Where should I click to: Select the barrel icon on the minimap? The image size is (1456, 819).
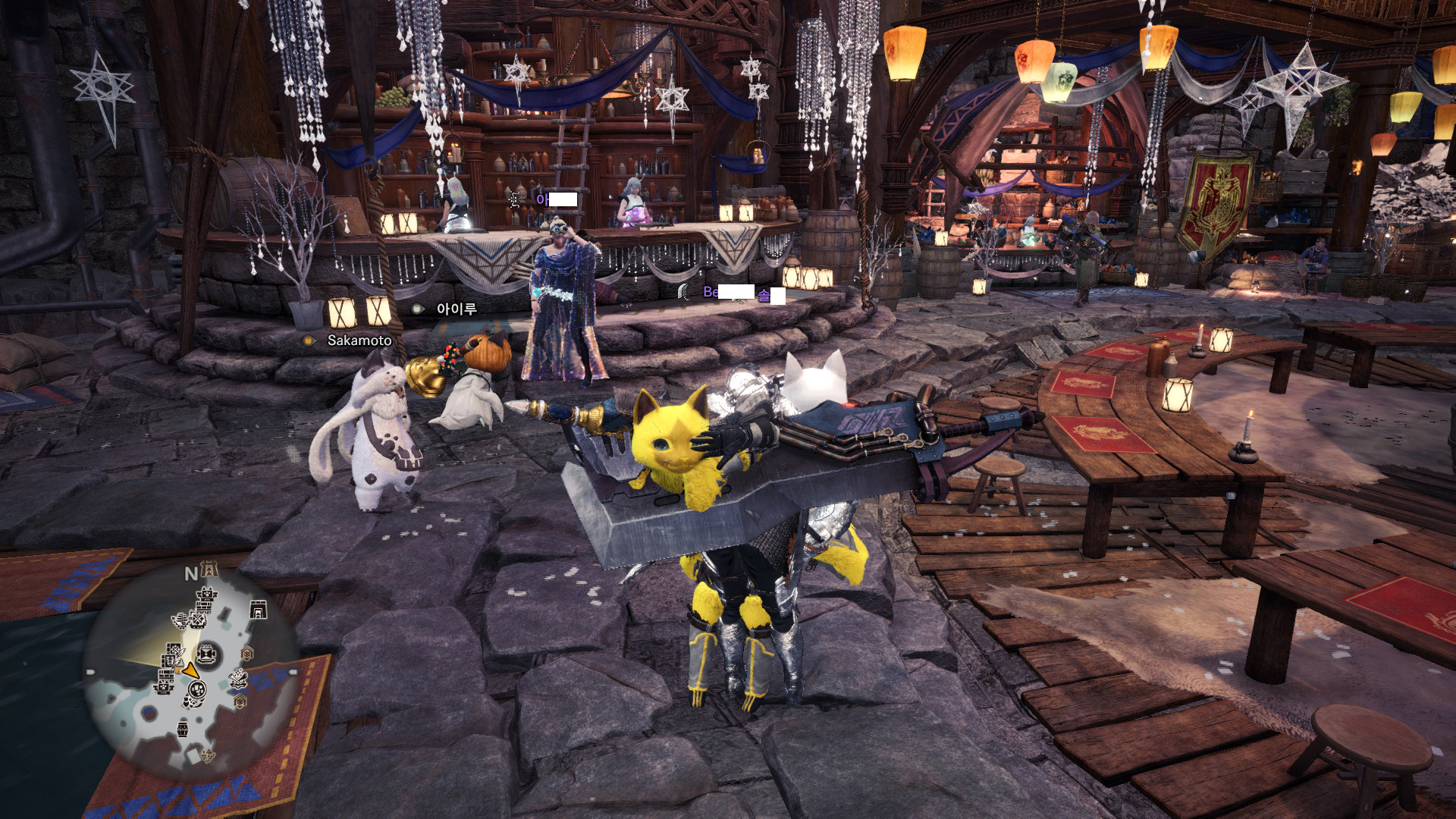183,730
